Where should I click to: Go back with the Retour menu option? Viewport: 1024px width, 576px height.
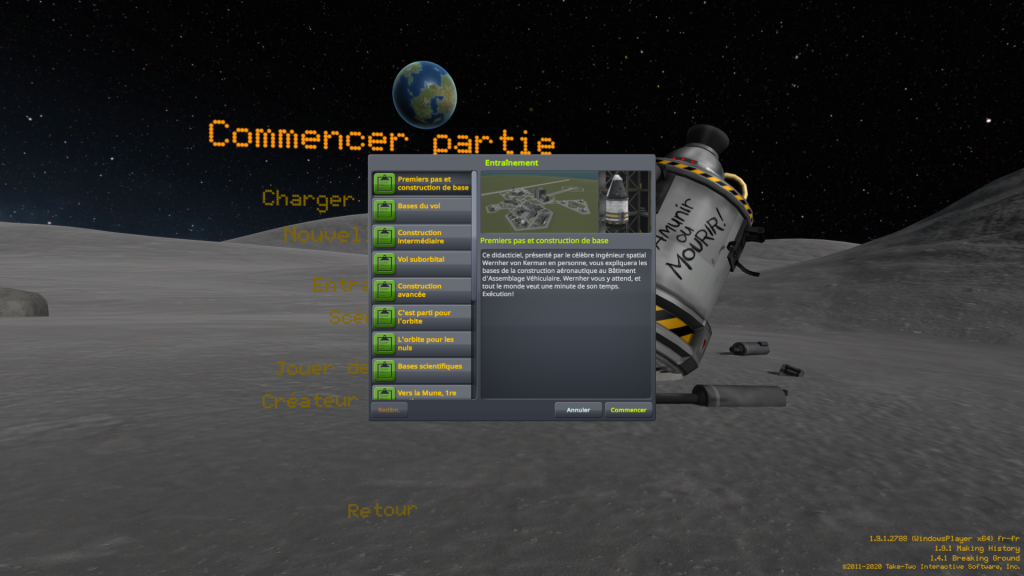[x=381, y=511]
